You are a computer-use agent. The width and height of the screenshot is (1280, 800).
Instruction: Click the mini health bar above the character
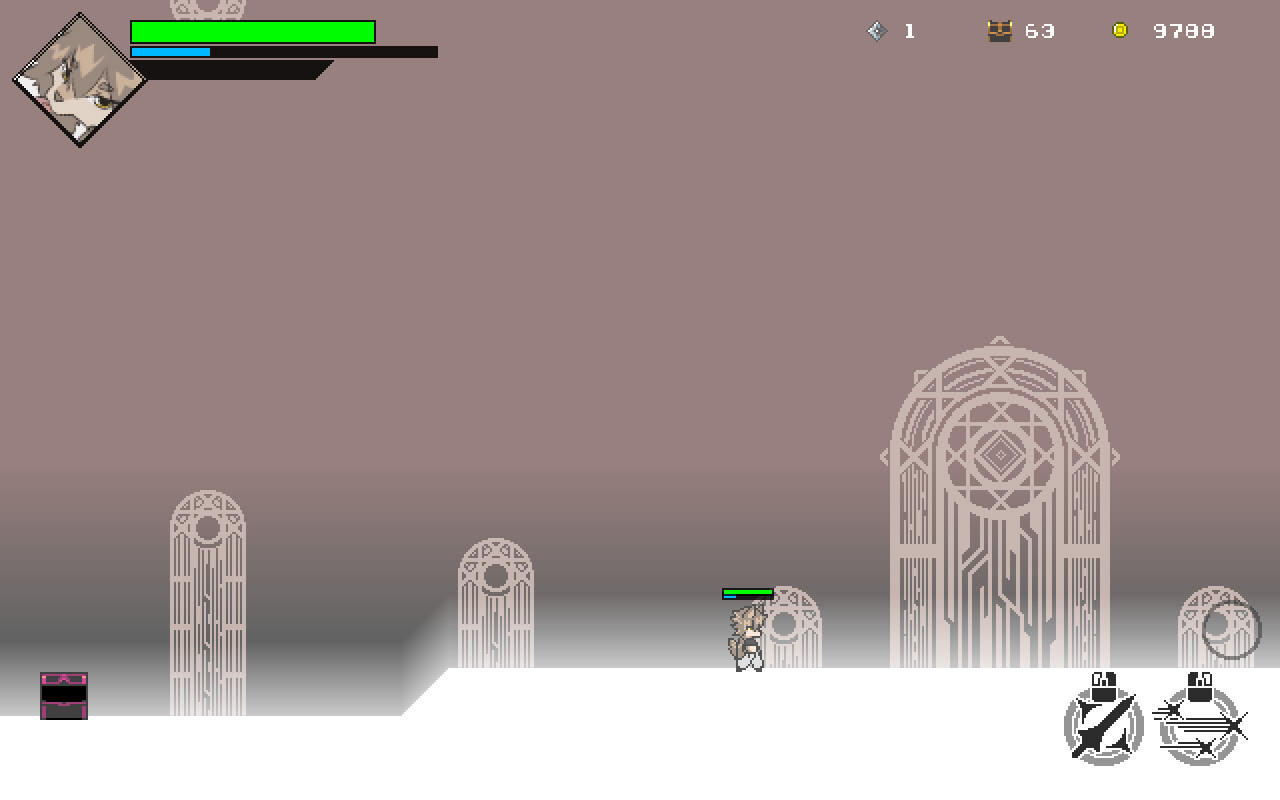(746, 592)
